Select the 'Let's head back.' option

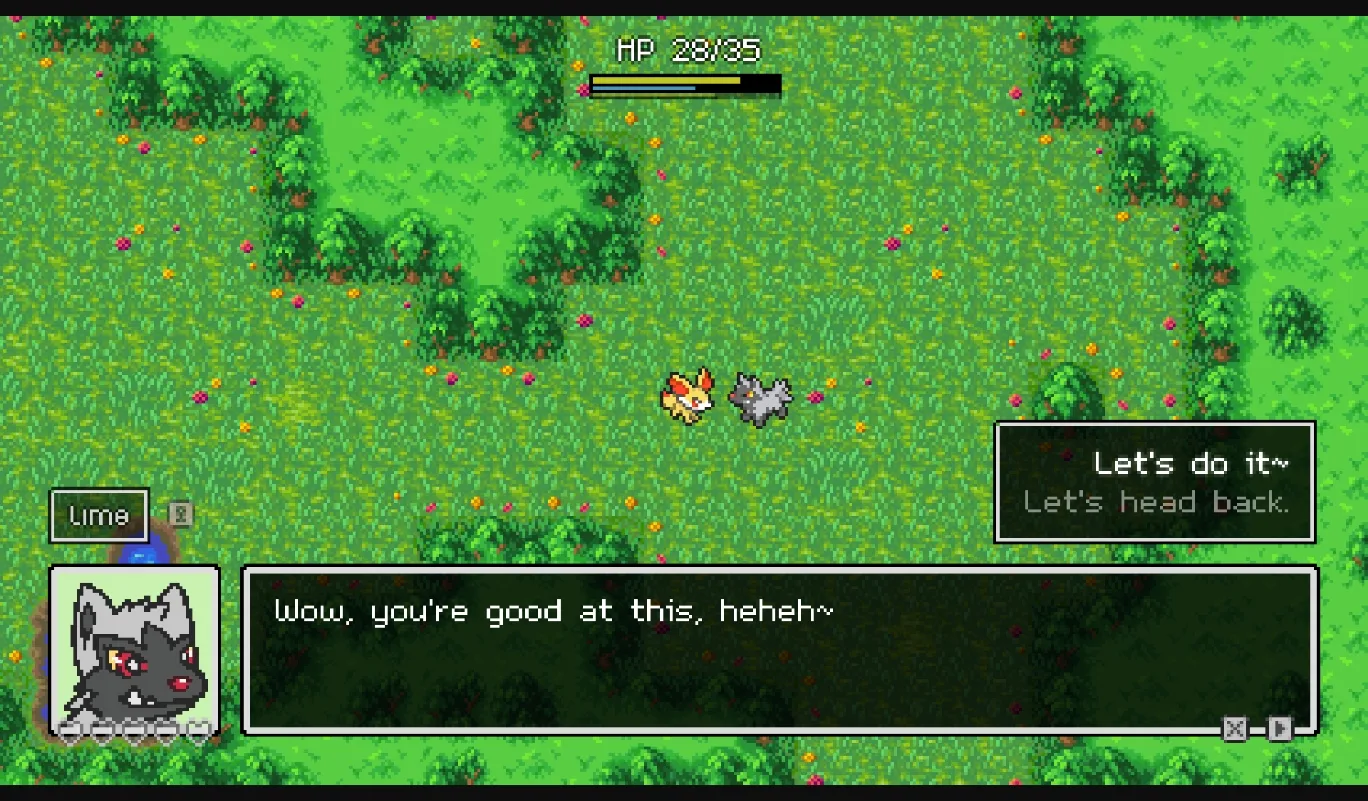[x=1156, y=501]
